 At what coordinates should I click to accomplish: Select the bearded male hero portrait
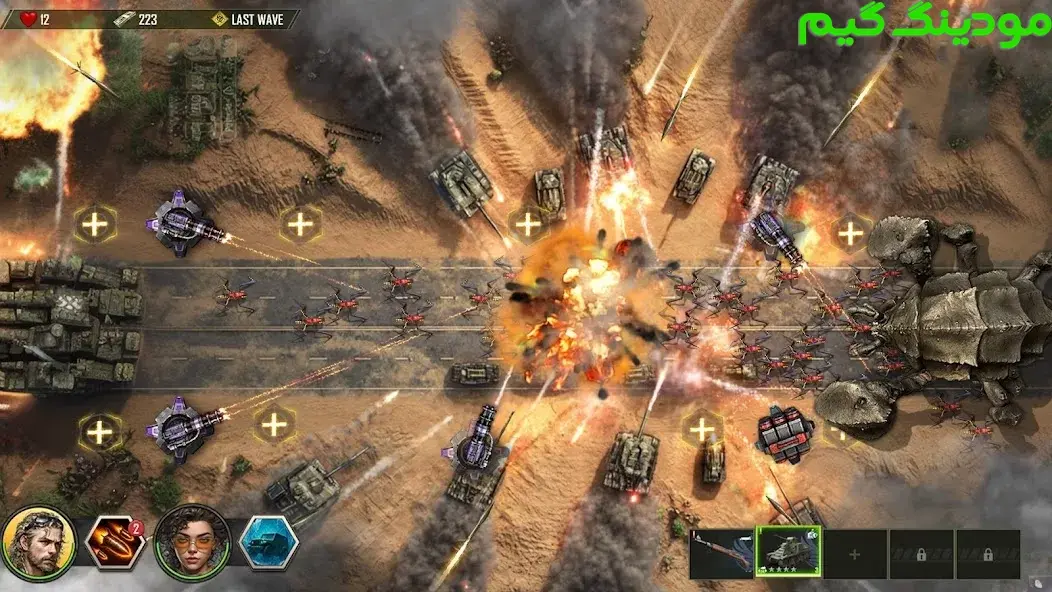(38, 543)
